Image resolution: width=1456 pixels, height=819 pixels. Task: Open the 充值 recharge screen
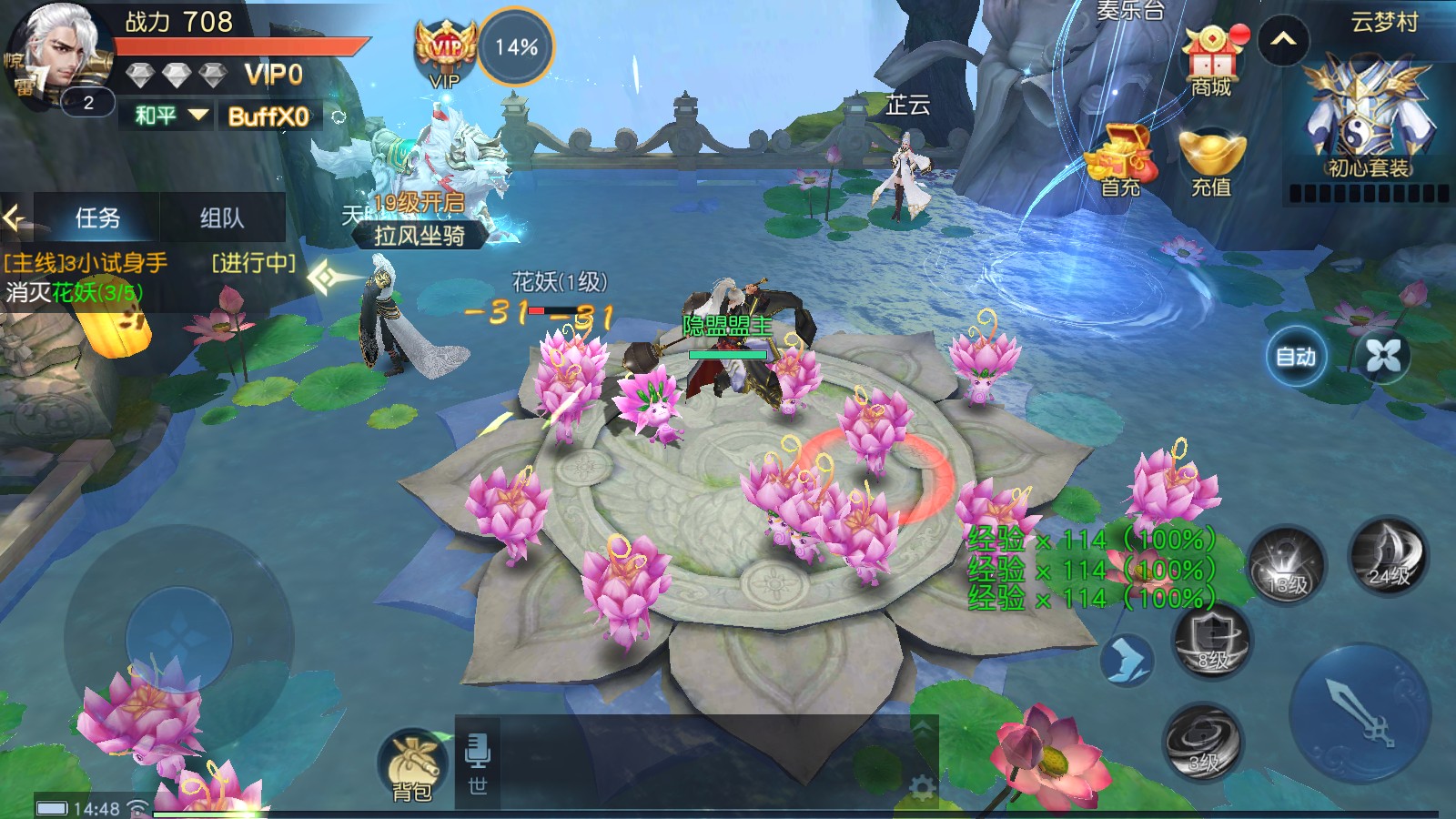[1211, 164]
